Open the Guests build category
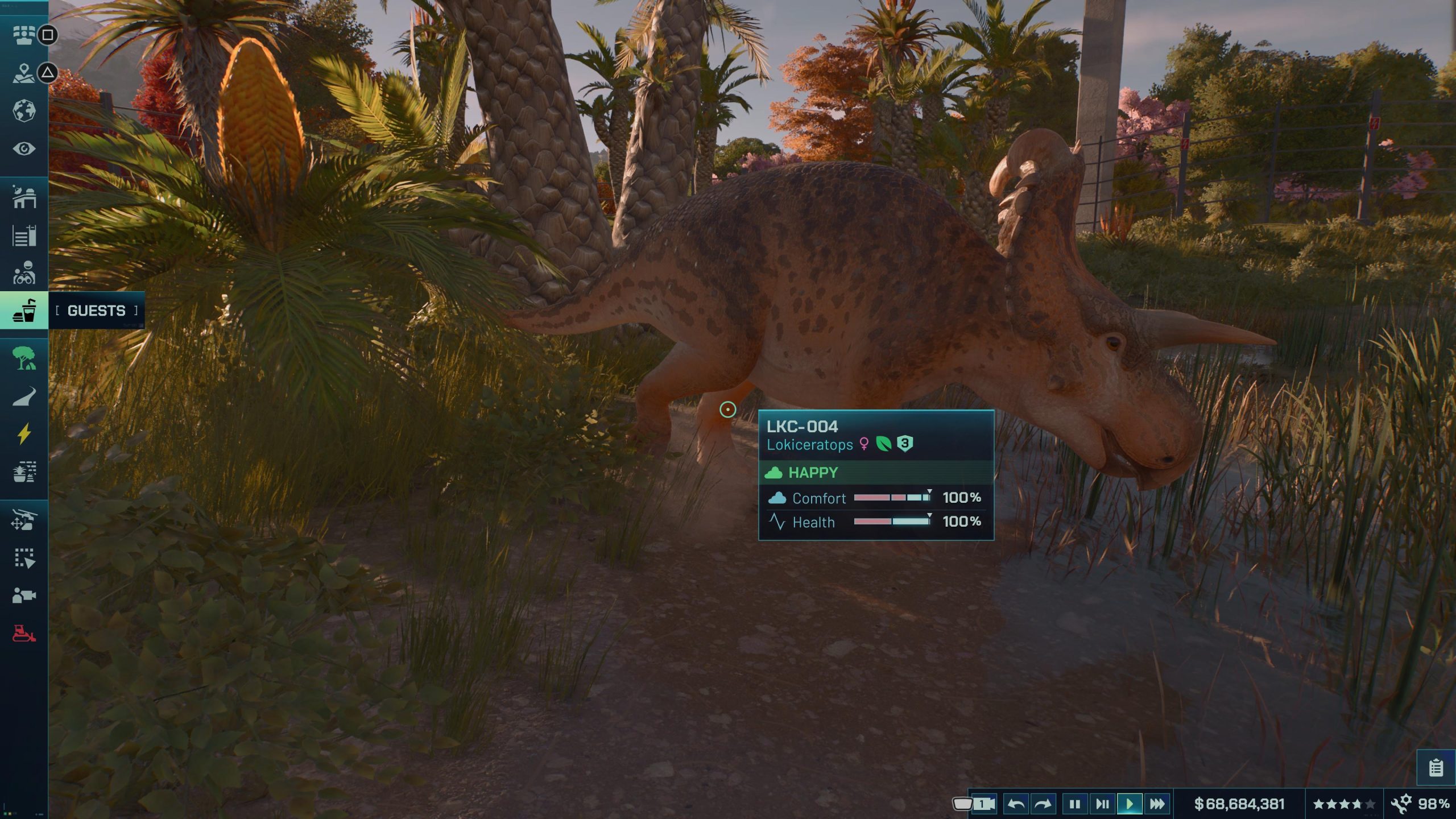This screenshot has width=1456, height=819. tap(24, 311)
